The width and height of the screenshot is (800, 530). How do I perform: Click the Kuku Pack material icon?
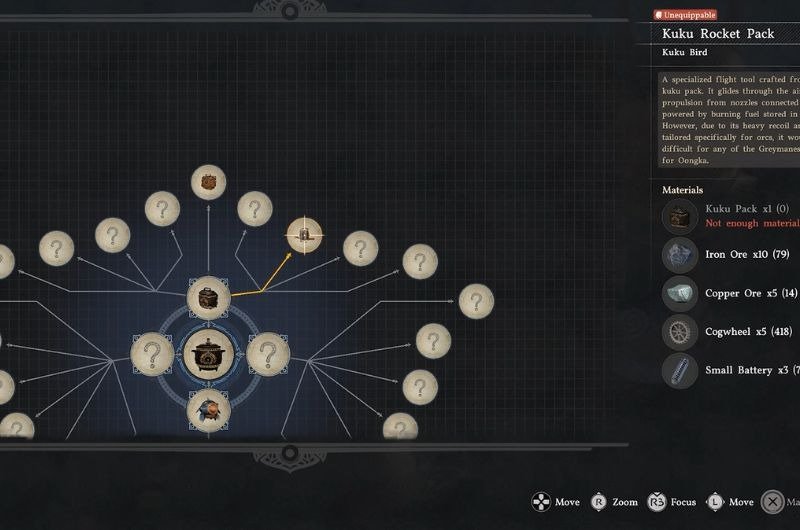coord(680,216)
